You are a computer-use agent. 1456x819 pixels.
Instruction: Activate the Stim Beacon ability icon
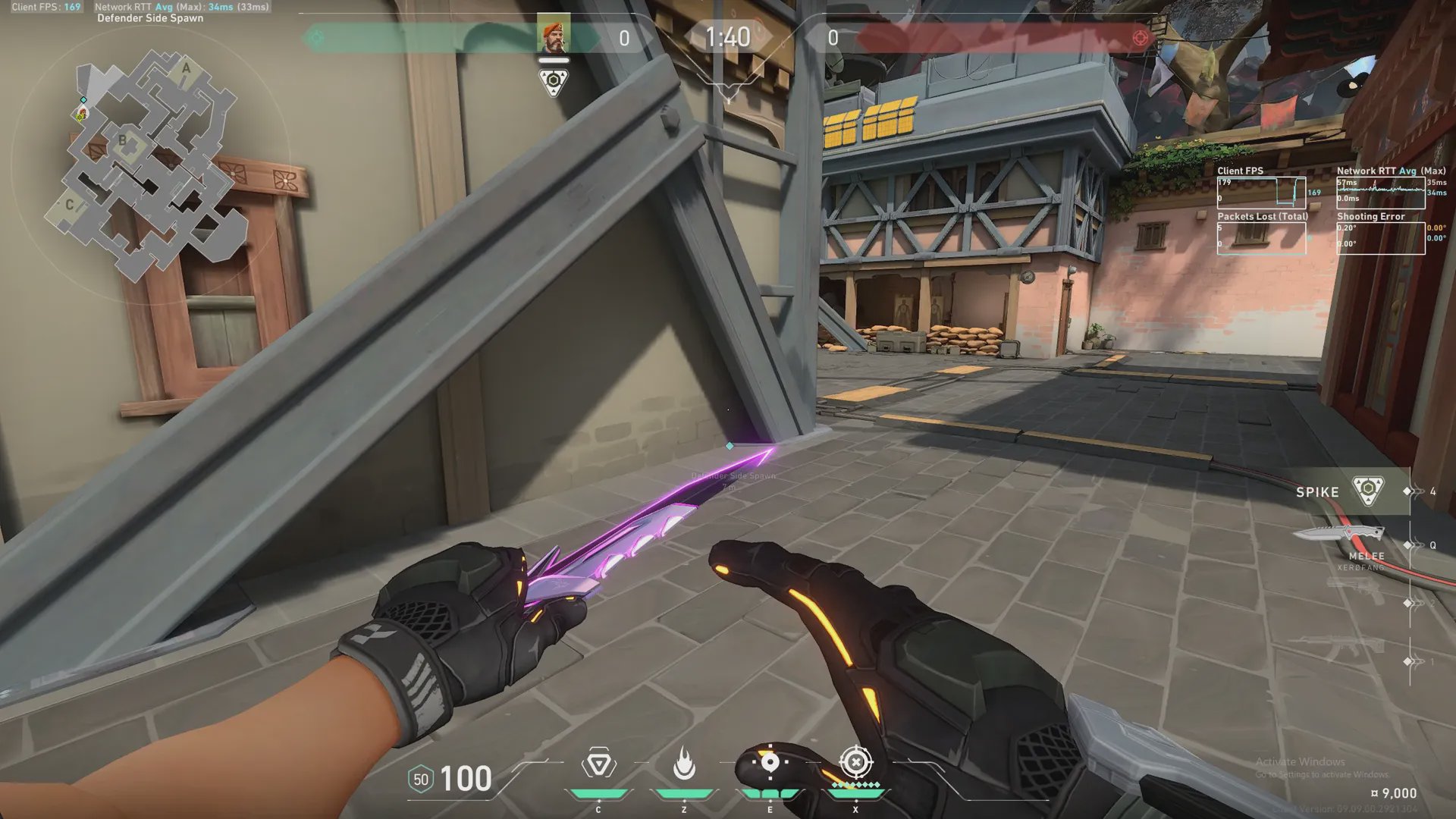[x=598, y=764]
